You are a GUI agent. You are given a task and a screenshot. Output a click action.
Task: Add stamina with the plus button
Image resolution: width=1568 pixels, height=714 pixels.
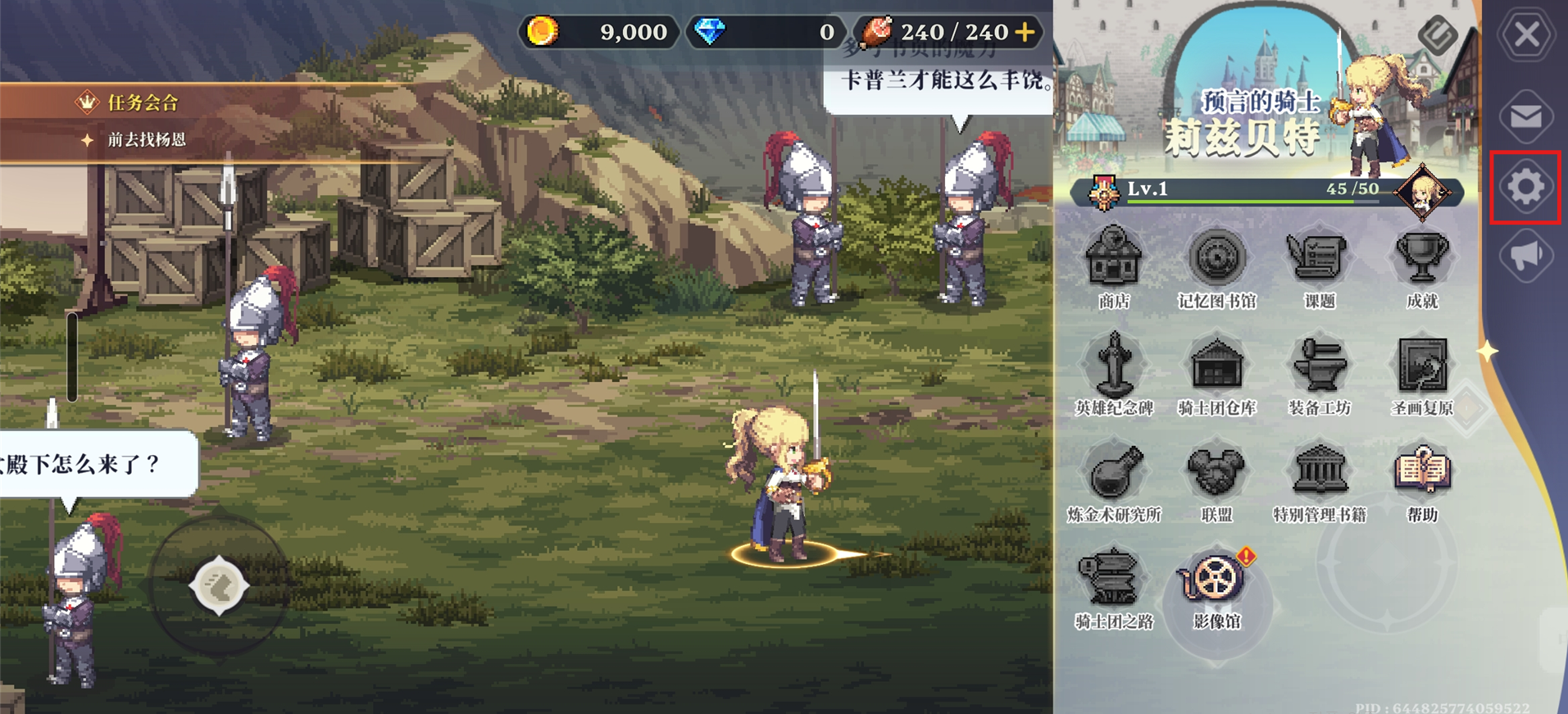coord(1025,32)
